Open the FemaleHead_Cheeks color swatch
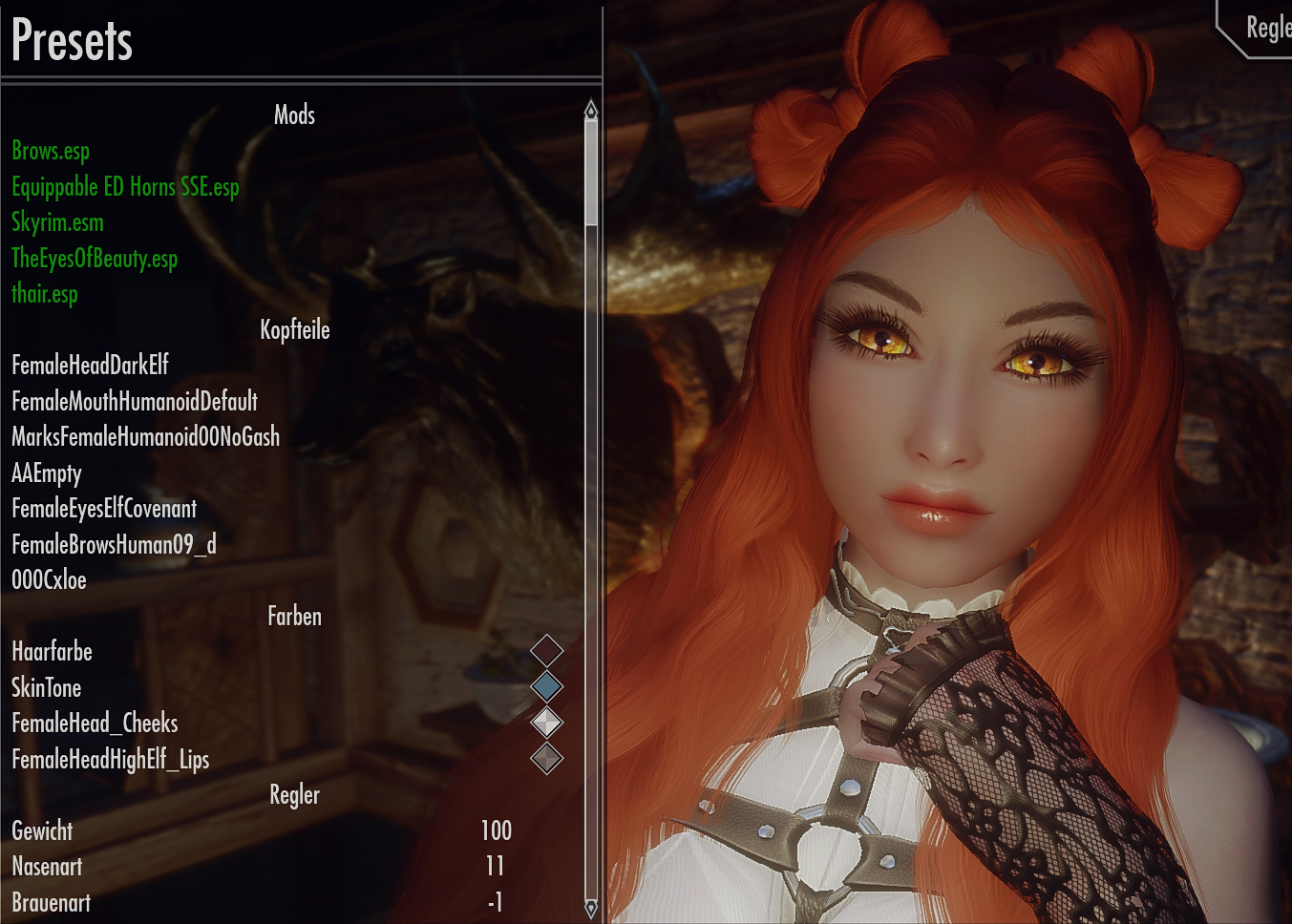 pos(547,723)
